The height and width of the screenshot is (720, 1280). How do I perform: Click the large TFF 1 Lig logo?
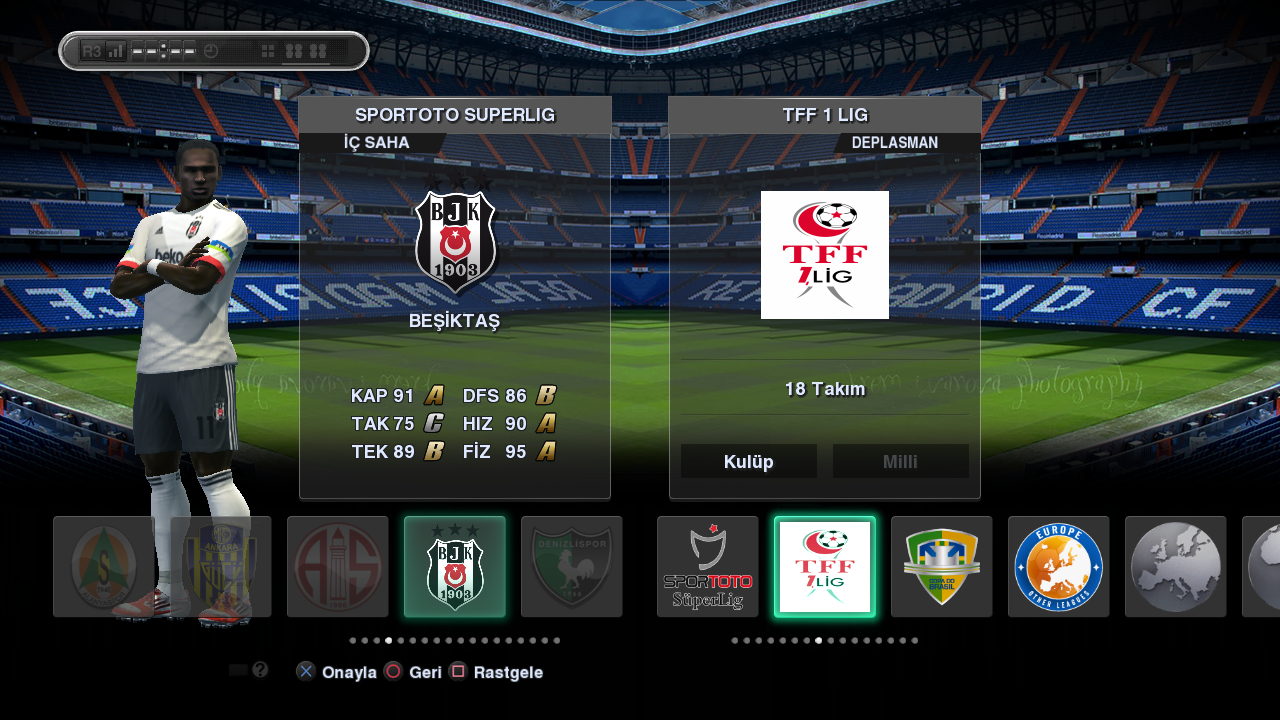coord(825,255)
